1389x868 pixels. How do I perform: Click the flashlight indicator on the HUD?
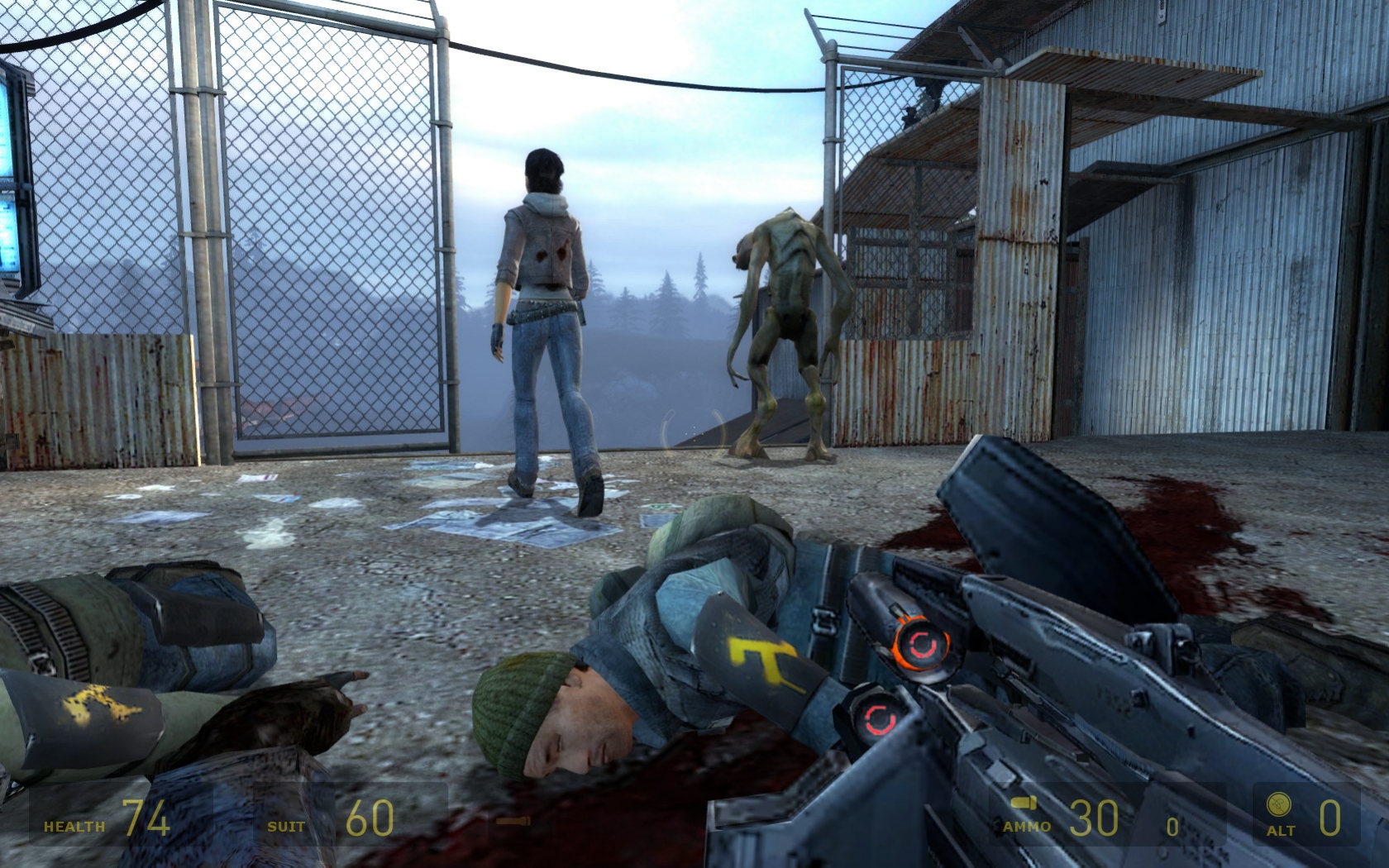pos(513,823)
